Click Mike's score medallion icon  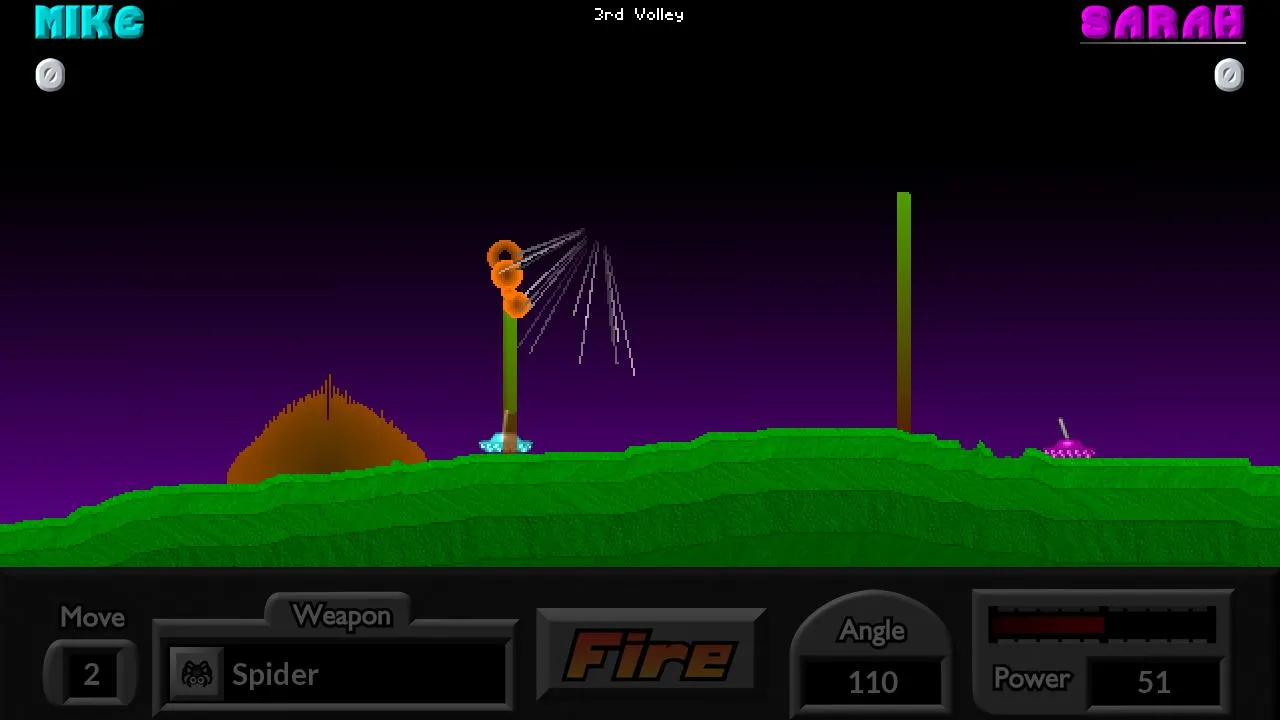(x=50, y=75)
